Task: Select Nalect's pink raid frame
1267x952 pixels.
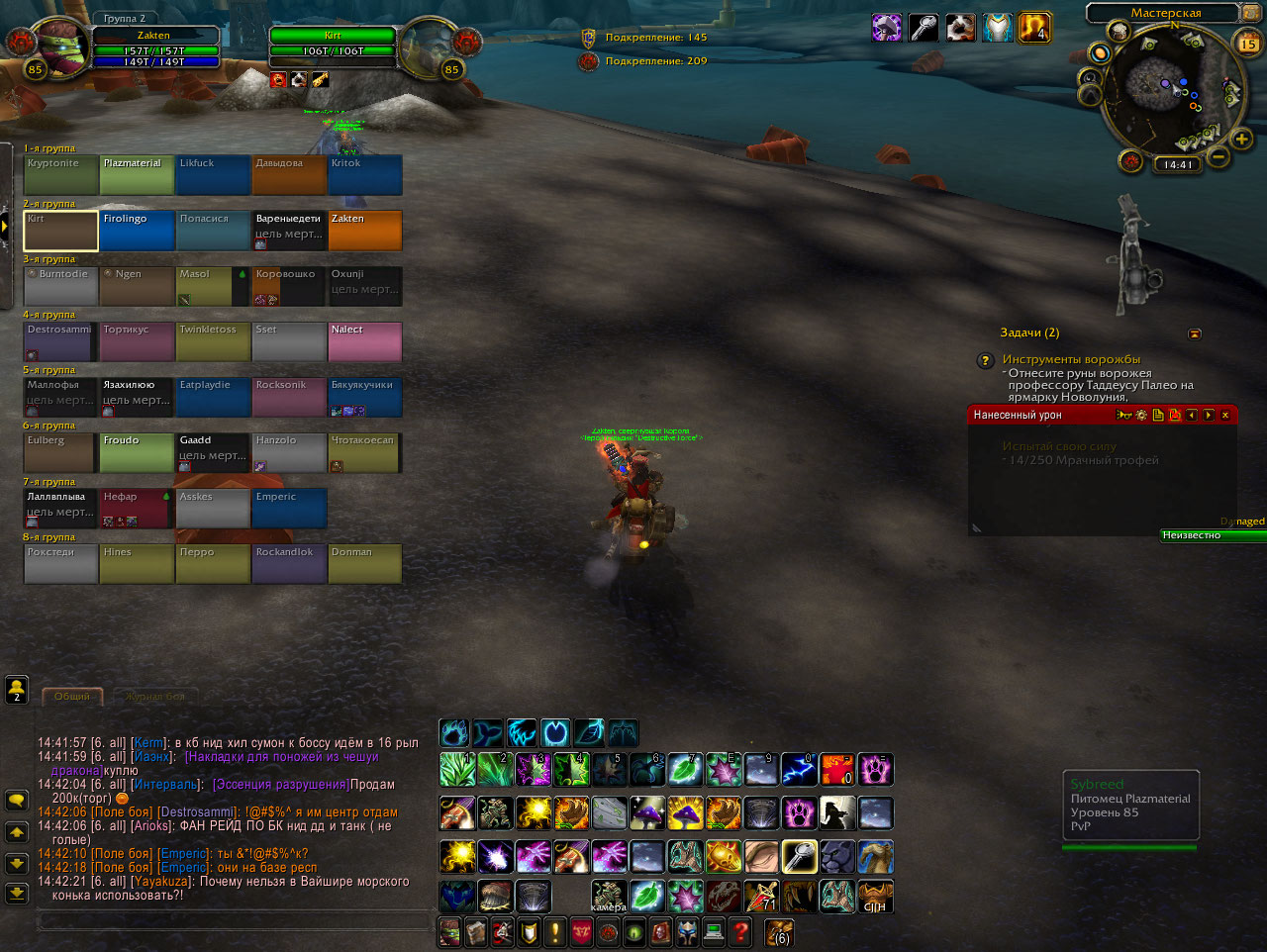Action: point(364,341)
